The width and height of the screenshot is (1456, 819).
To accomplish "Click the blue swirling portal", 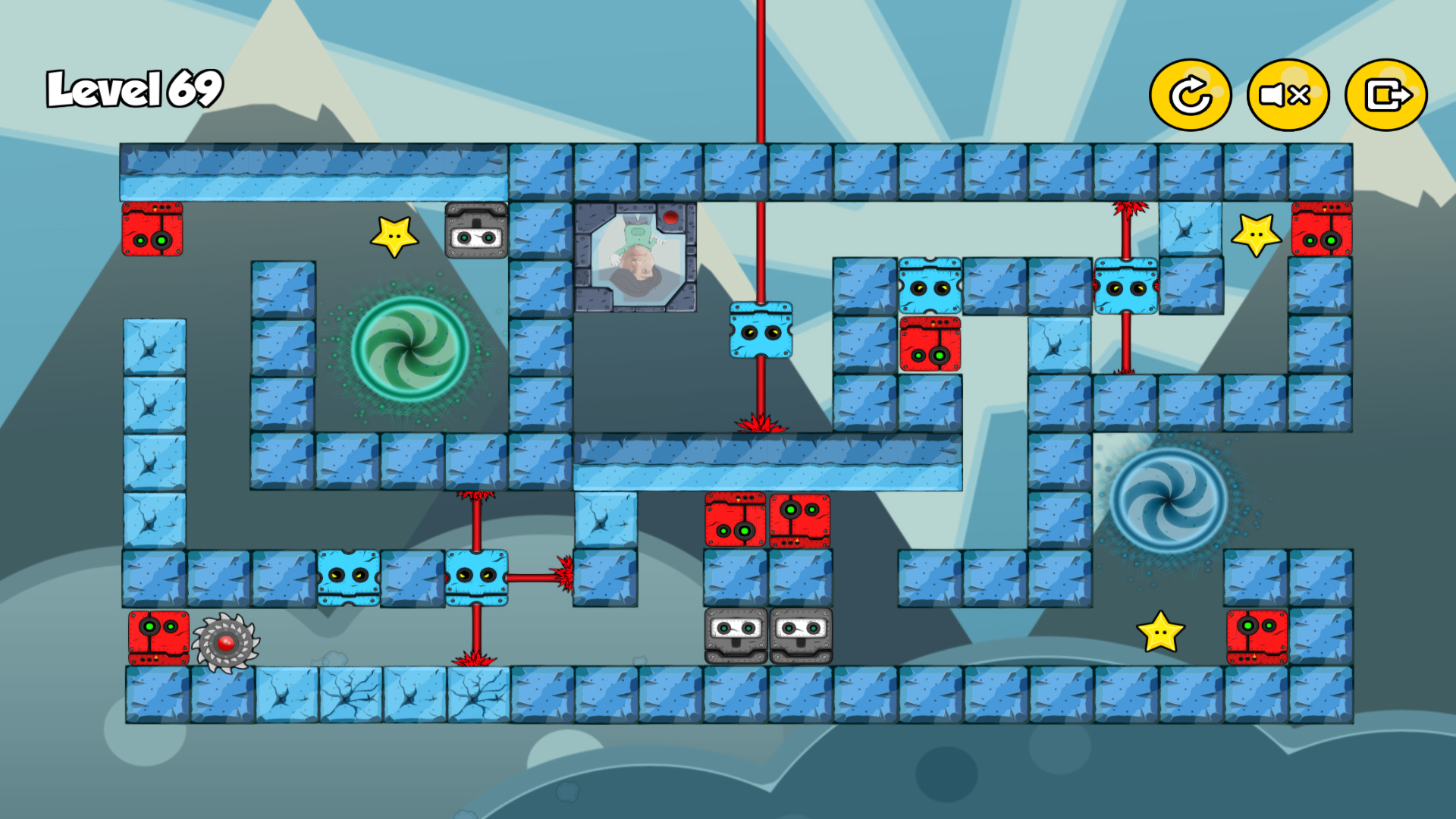I will tap(1171, 498).
